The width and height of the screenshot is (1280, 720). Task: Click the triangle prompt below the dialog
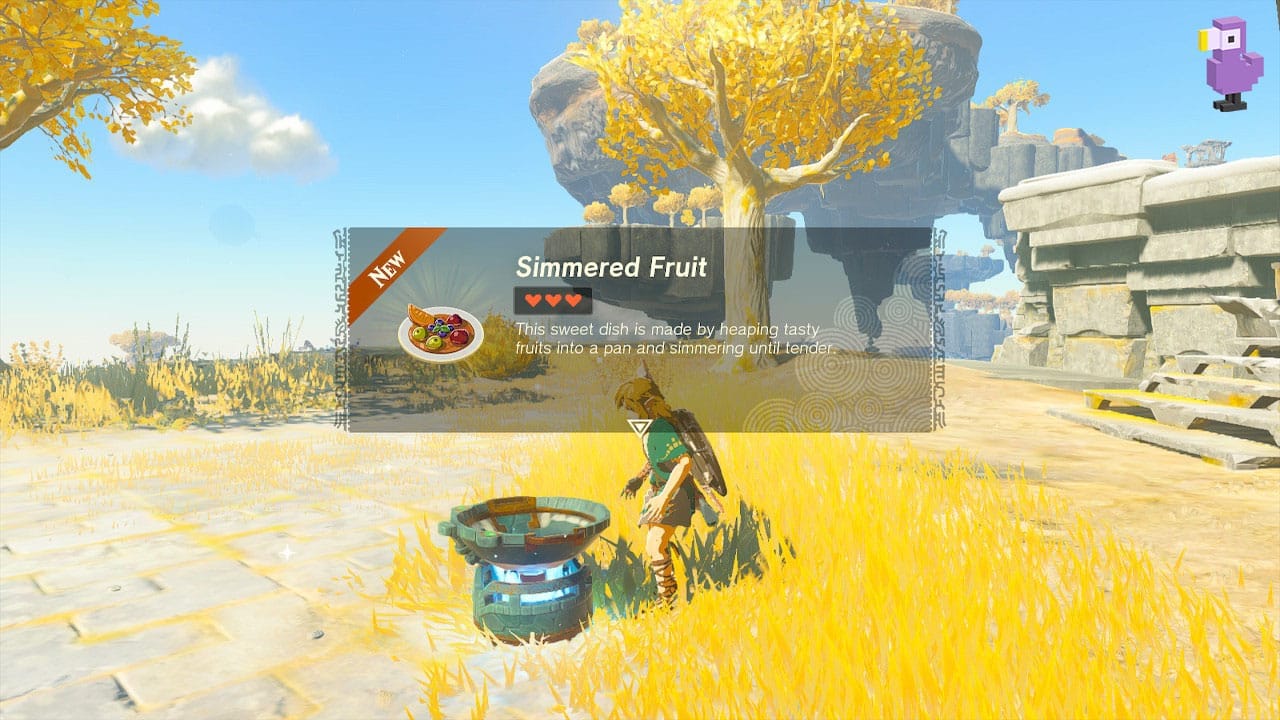pyautogui.click(x=638, y=427)
